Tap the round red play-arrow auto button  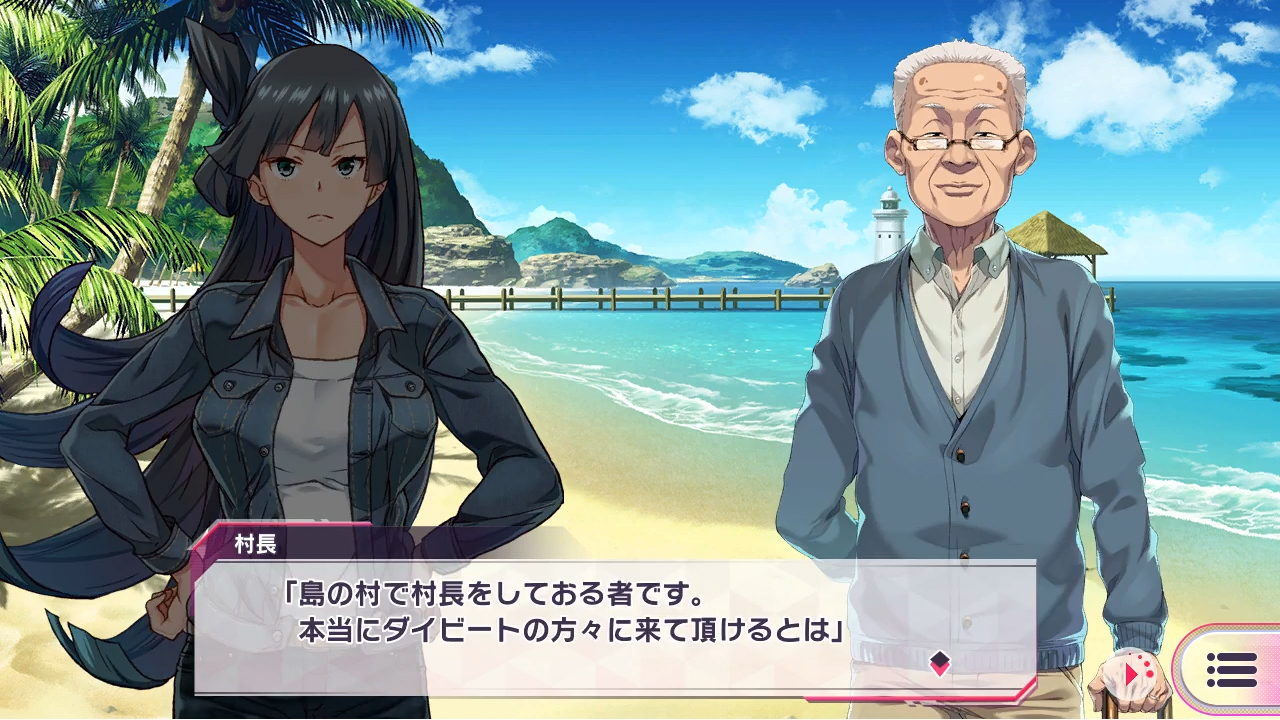point(1136,673)
